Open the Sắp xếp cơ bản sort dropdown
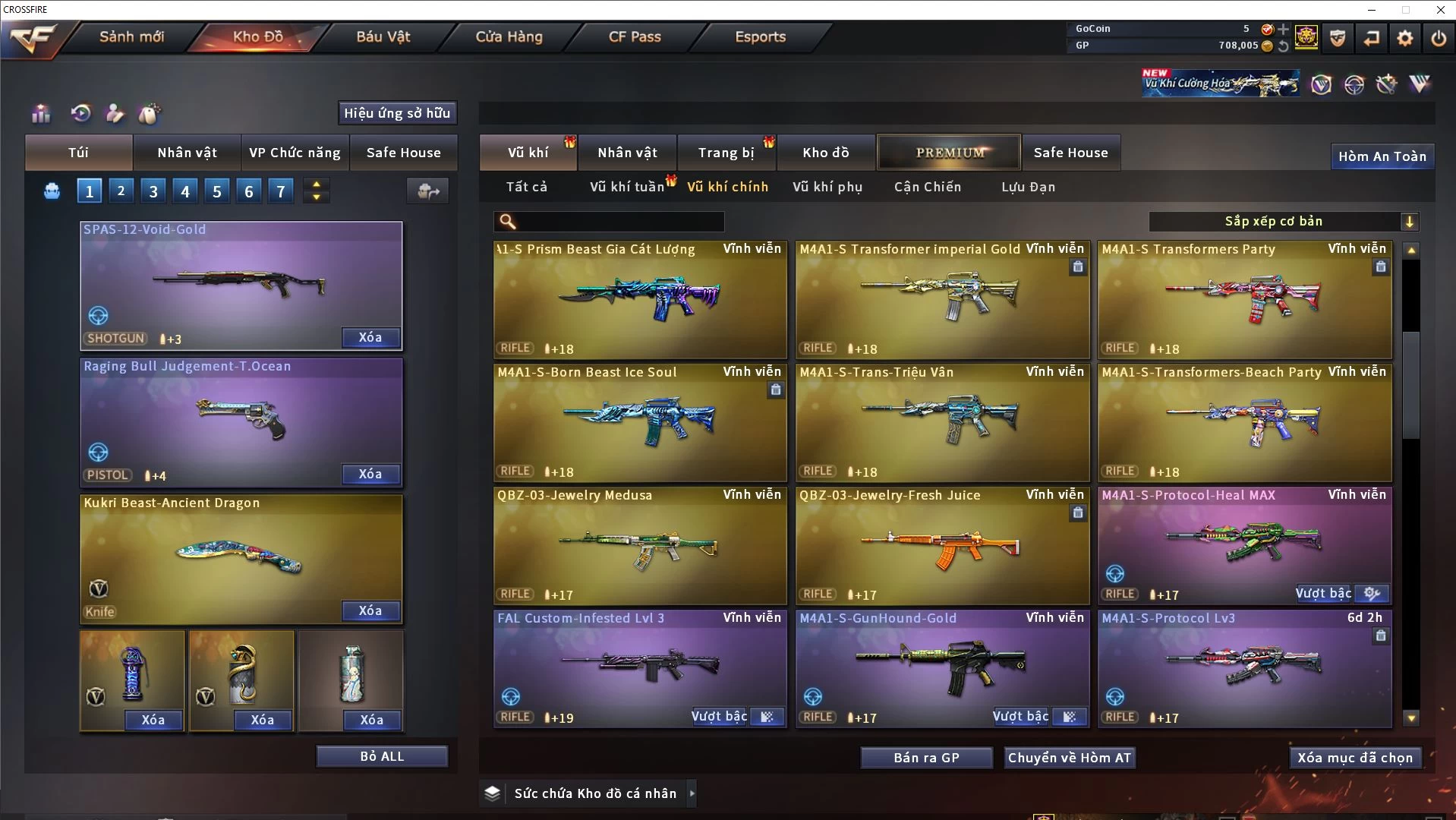The image size is (1456, 820). (x=1282, y=222)
